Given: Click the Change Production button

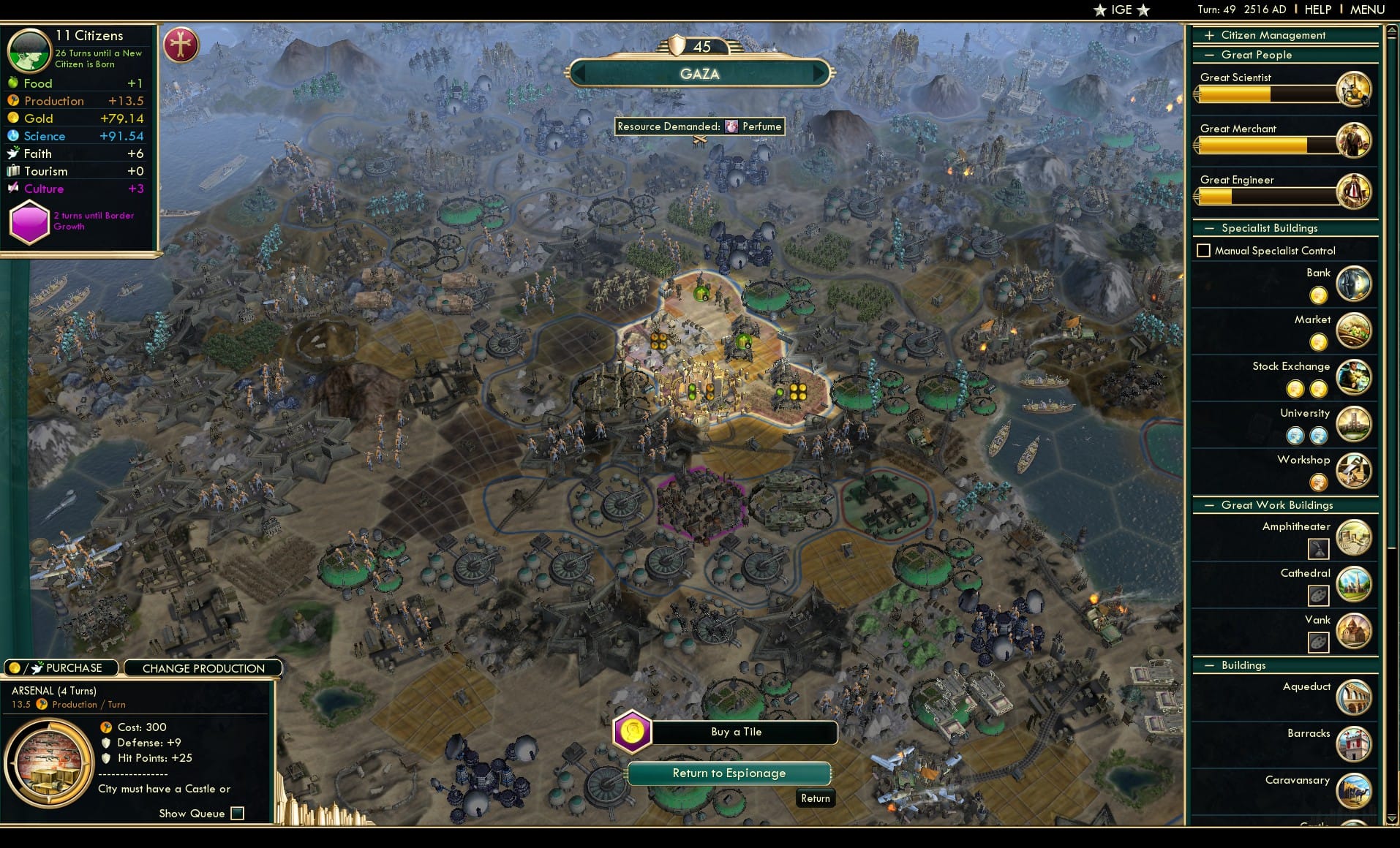Looking at the screenshot, I should point(203,667).
